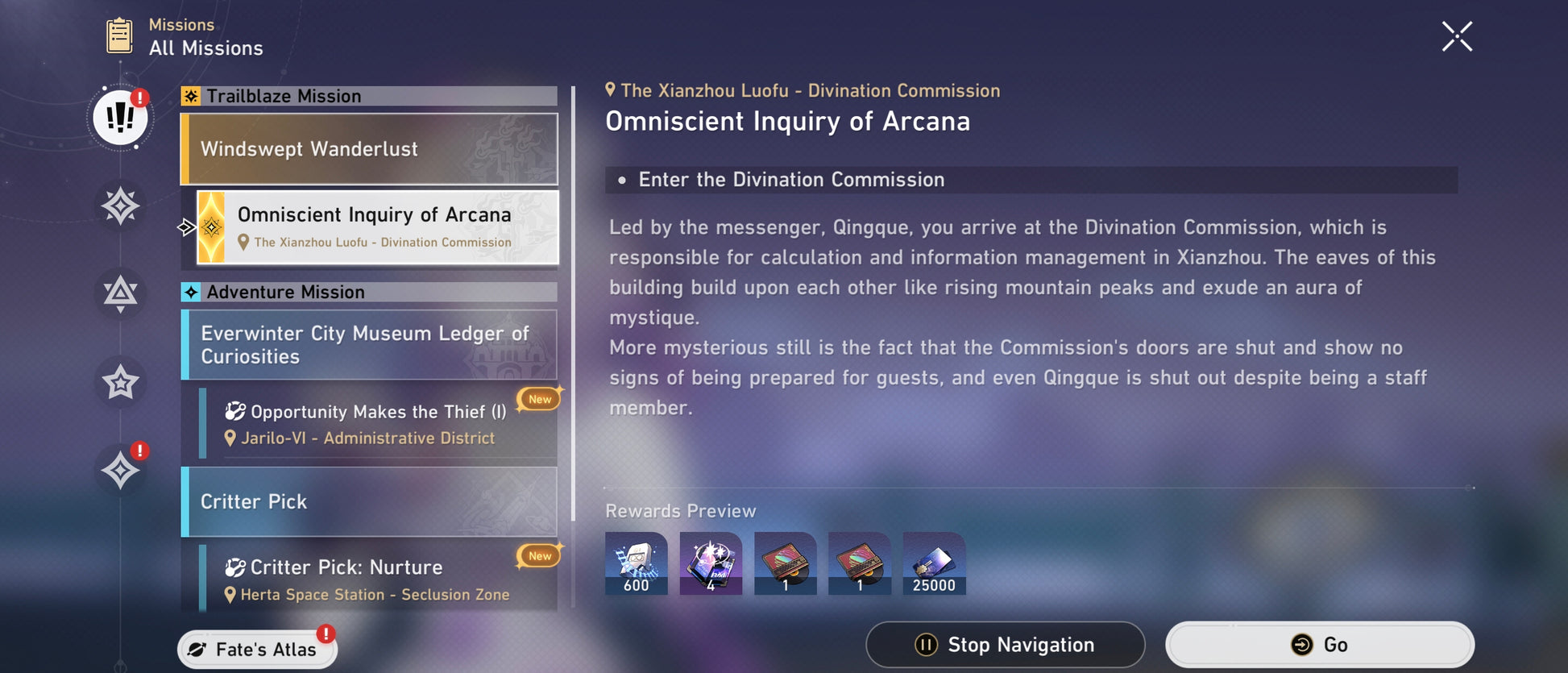
Task: Open the triangle mission category tab
Action: point(120,293)
